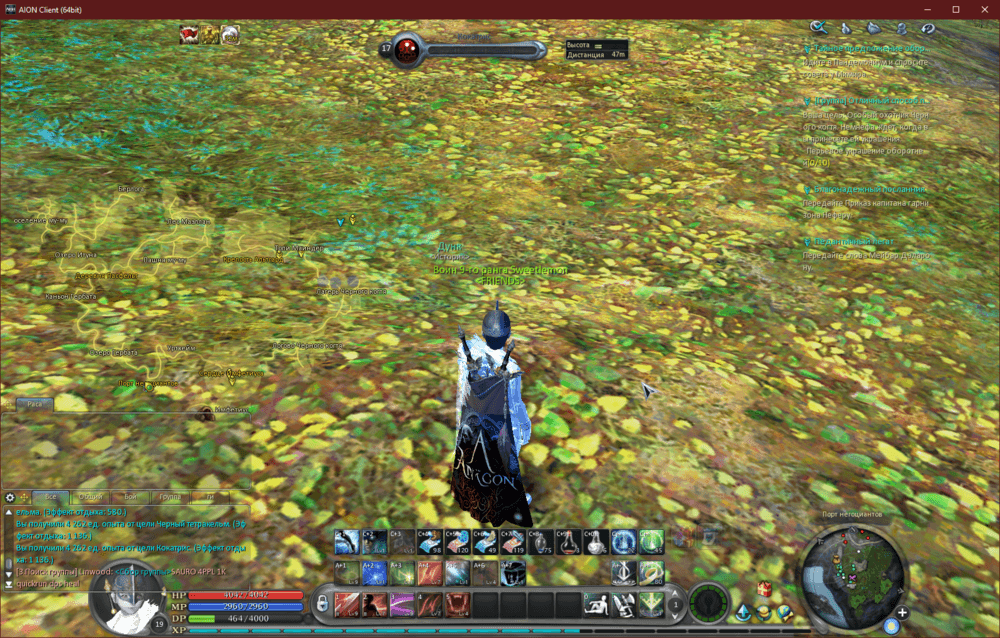Maximize the AION Client window
Viewport: 1000px width, 638px height.
[x=955, y=9]
